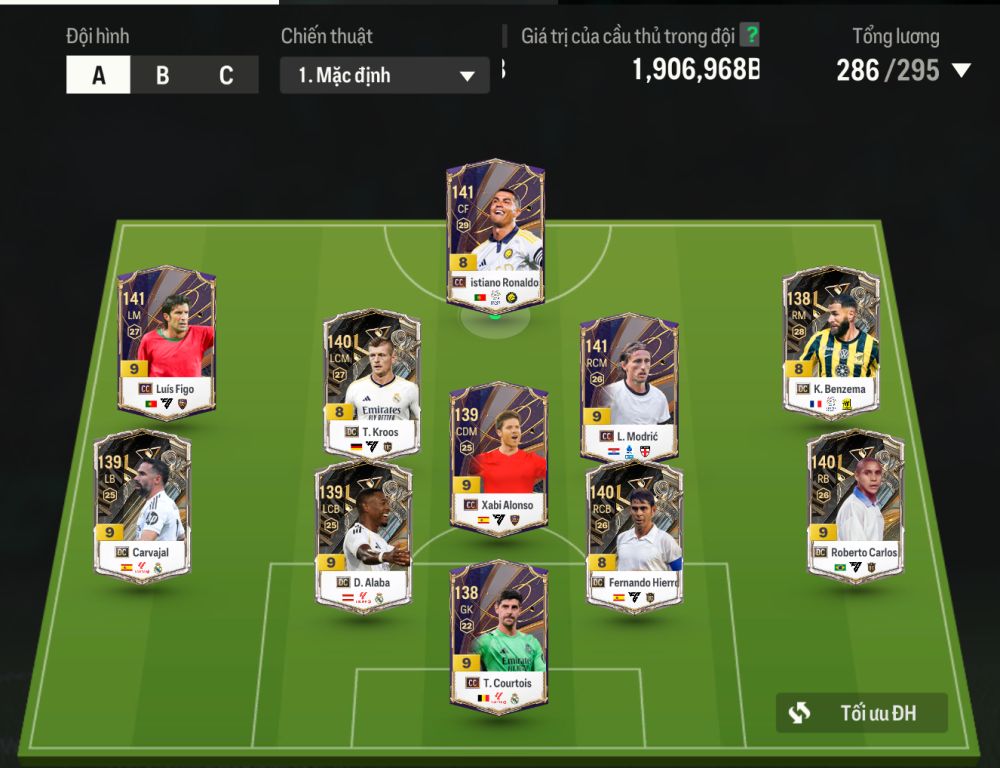Select the K. Benzema RM card
The image size is (1000, 768).
pyautogui.click(x=831, y=342)
